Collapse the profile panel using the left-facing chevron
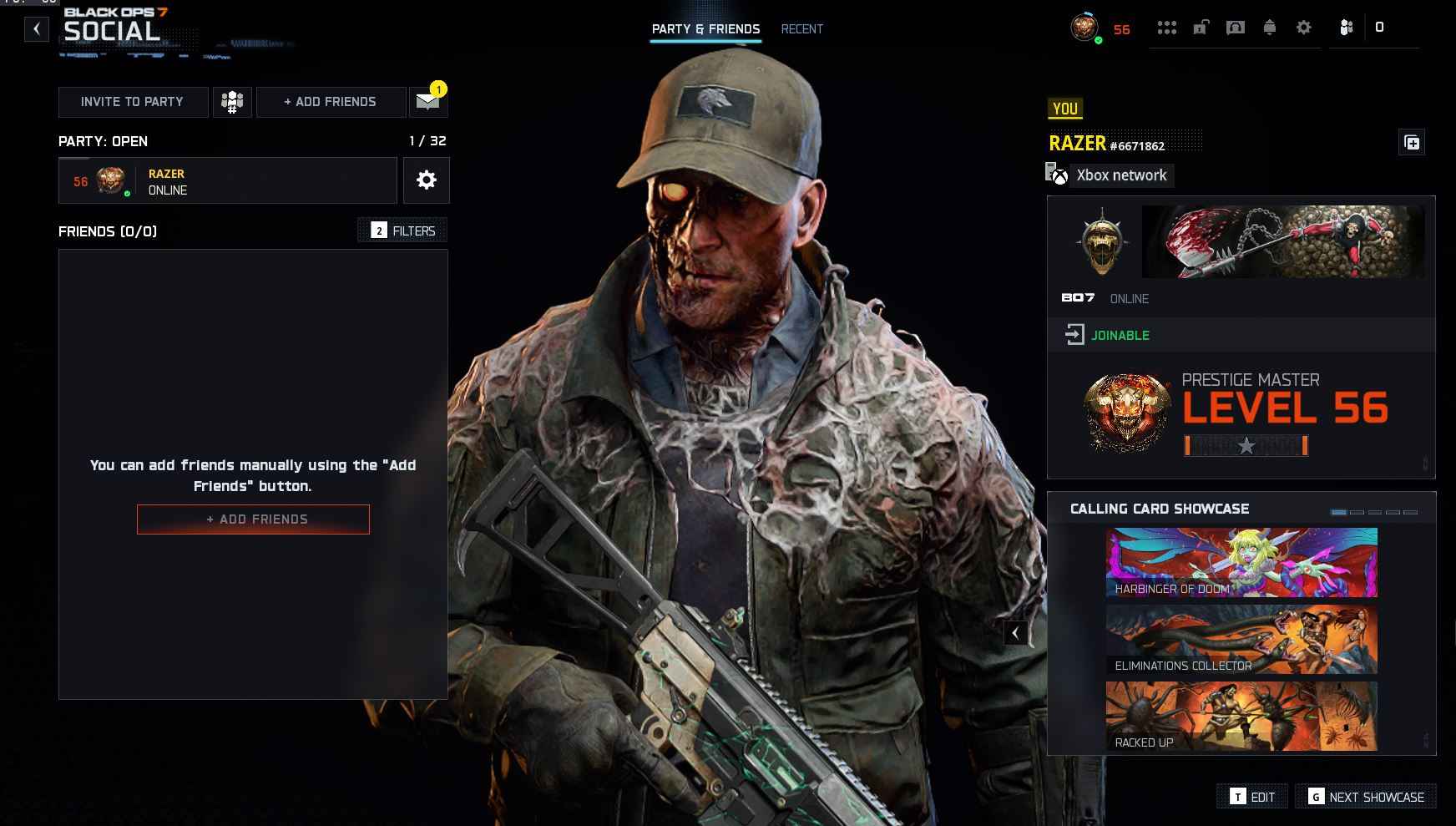1456x826 pixels. pos(1015,633)
